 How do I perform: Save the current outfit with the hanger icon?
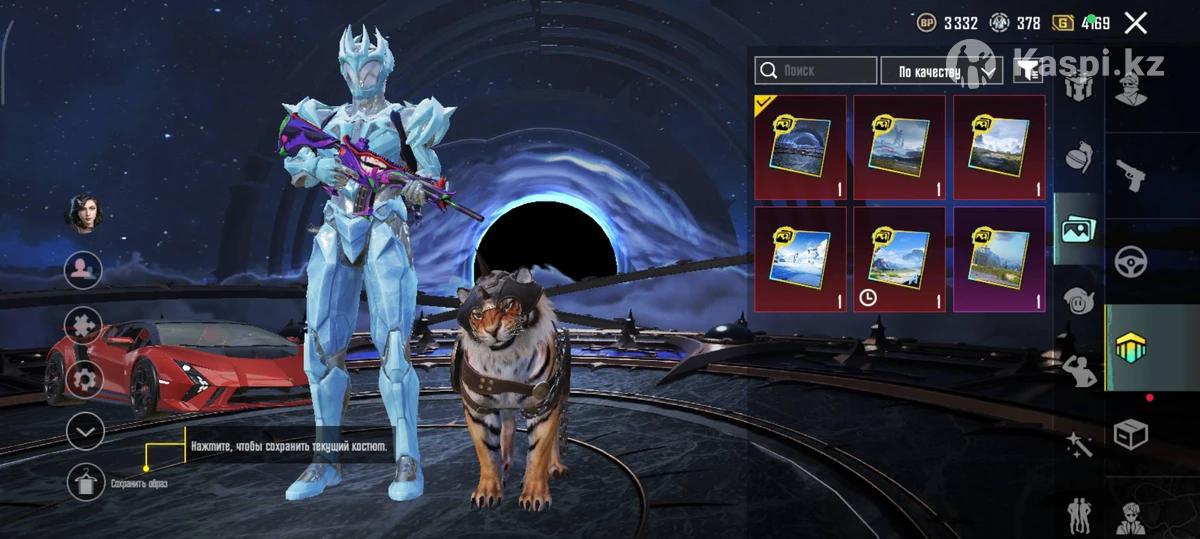tap(85, 482)
